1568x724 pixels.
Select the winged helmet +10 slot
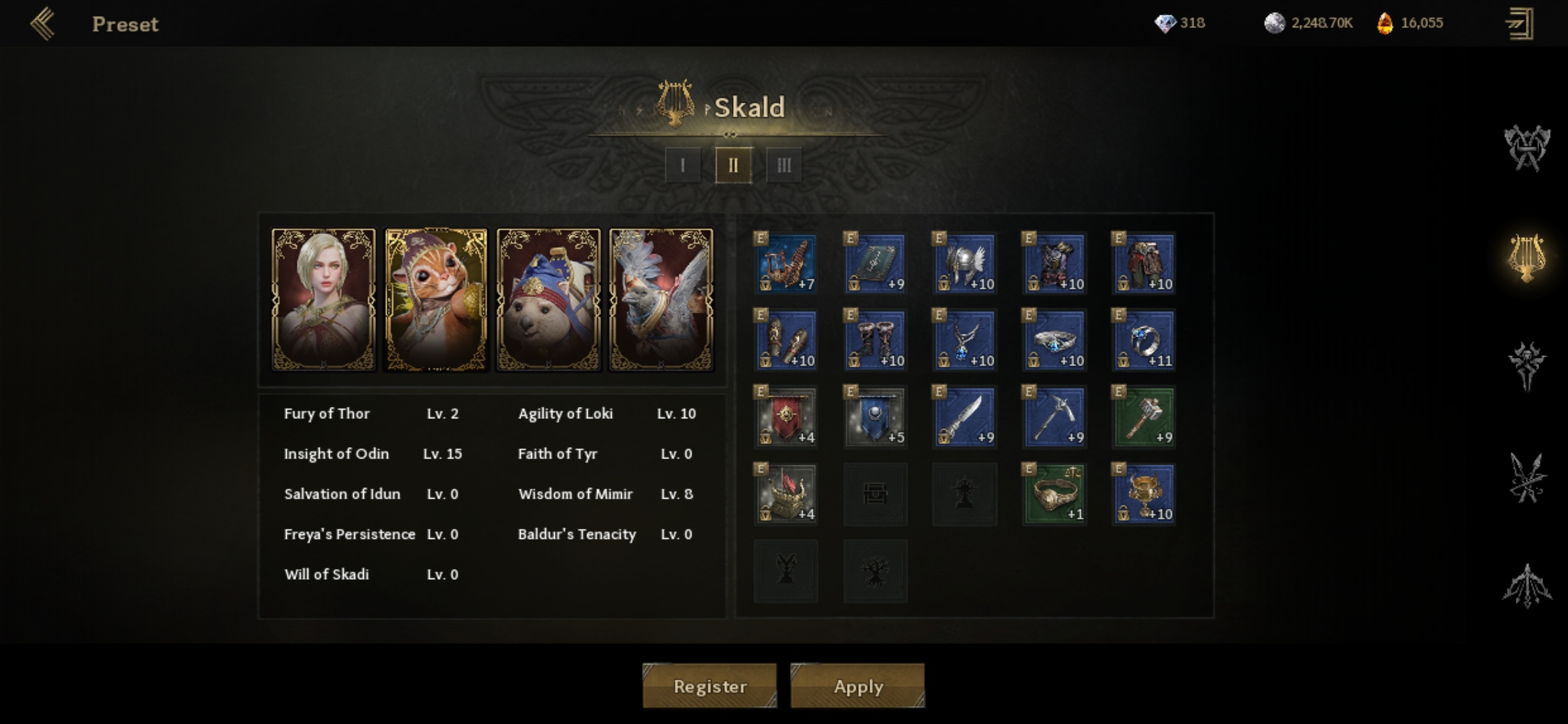965,263
